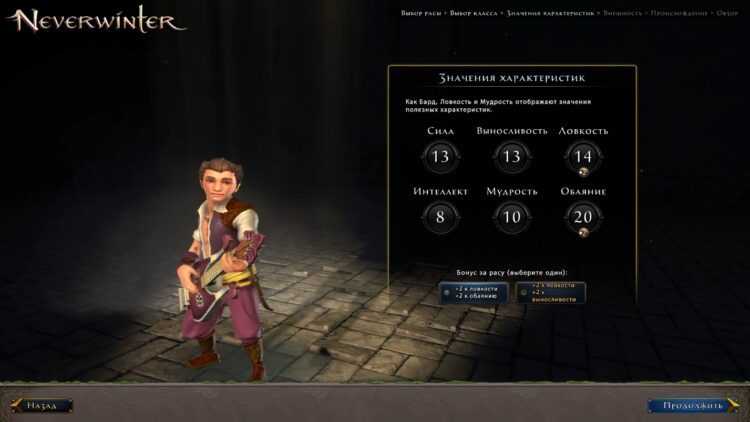Choose the +2 Ловкости, +2 Обаянию race bonus
The image size is (750, 422).
(474, 293)
